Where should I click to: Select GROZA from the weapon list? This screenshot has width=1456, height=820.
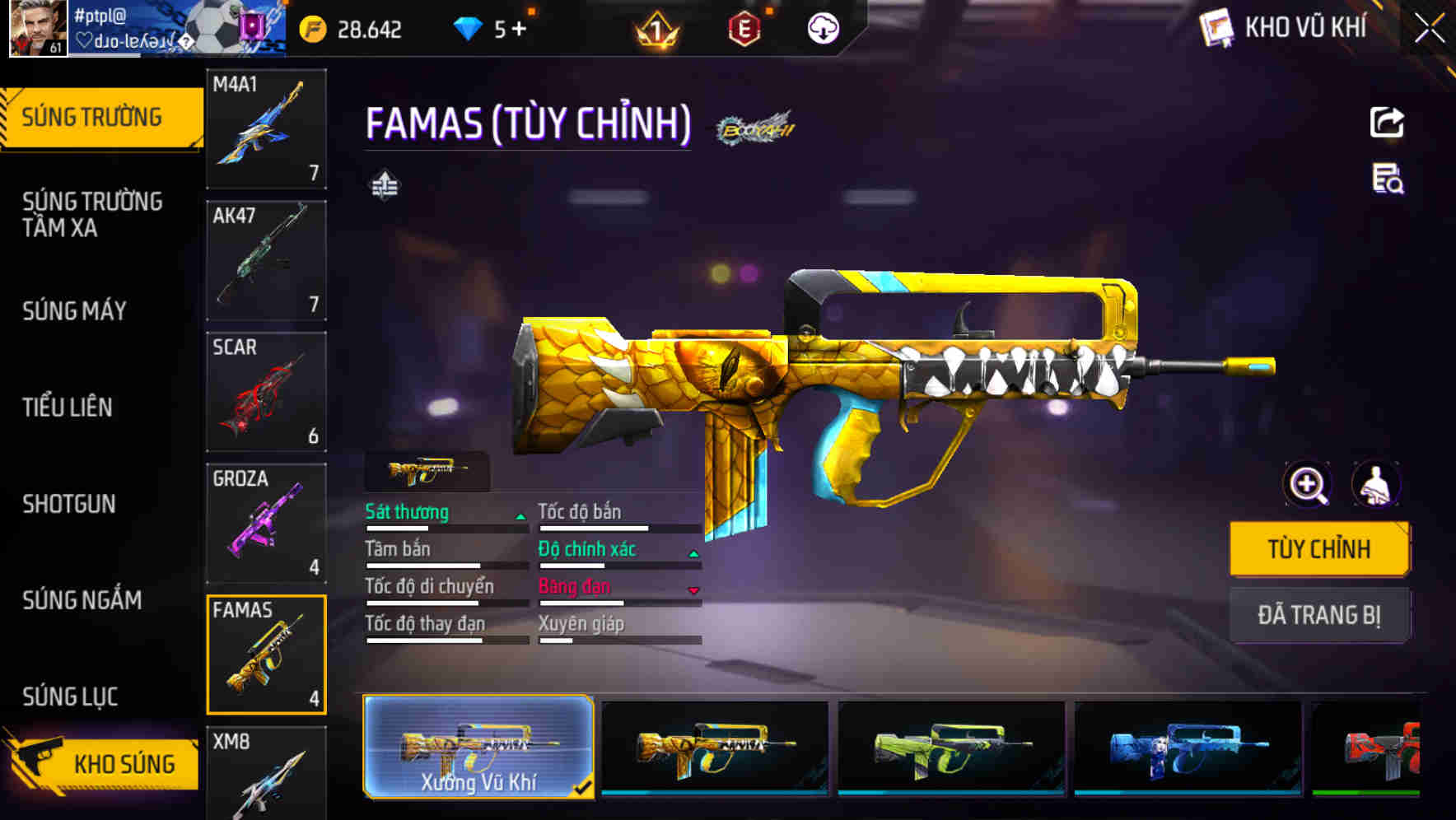[266, 523]
